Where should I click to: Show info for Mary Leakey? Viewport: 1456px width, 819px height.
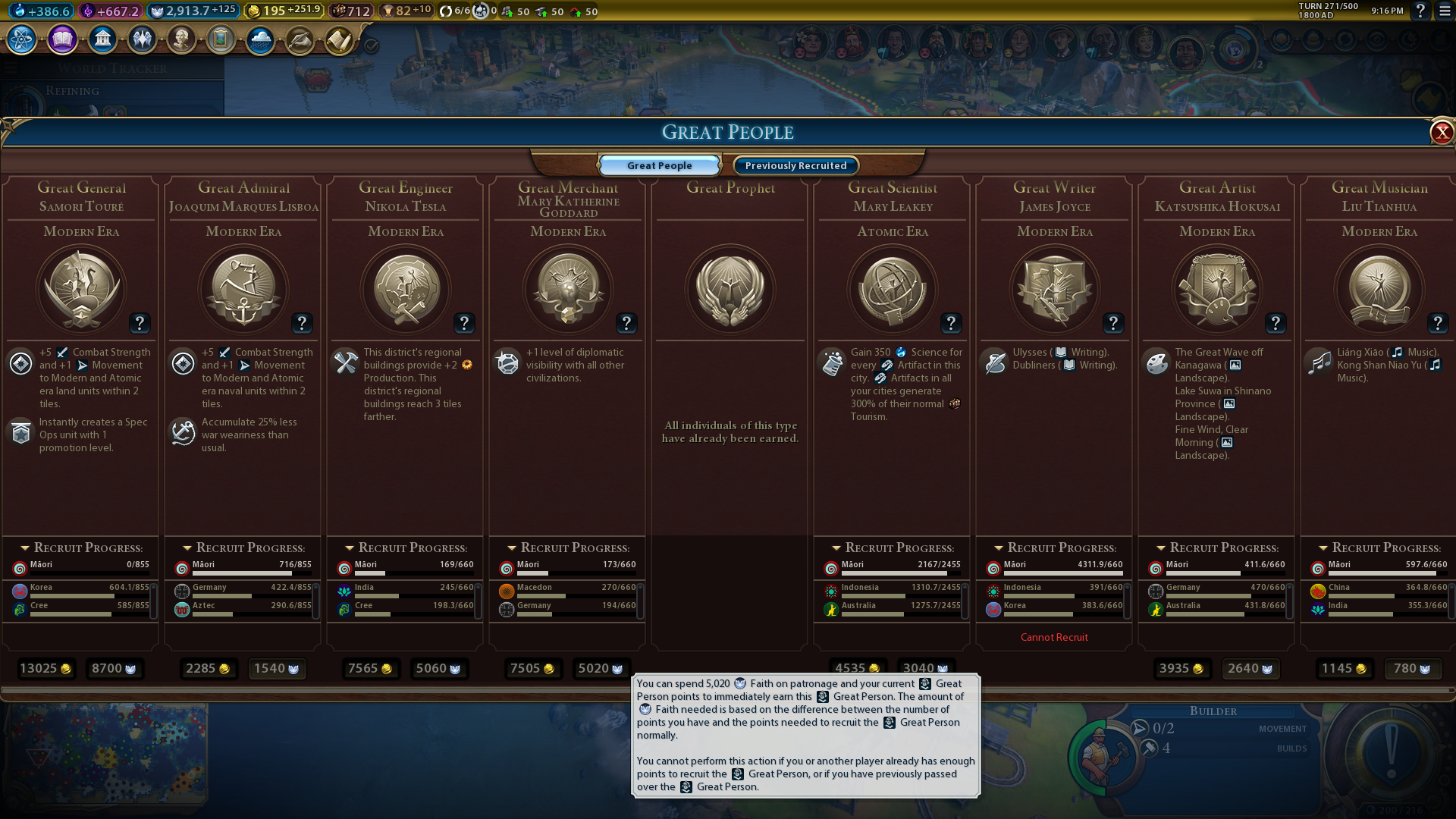click(x=951, y=323)
